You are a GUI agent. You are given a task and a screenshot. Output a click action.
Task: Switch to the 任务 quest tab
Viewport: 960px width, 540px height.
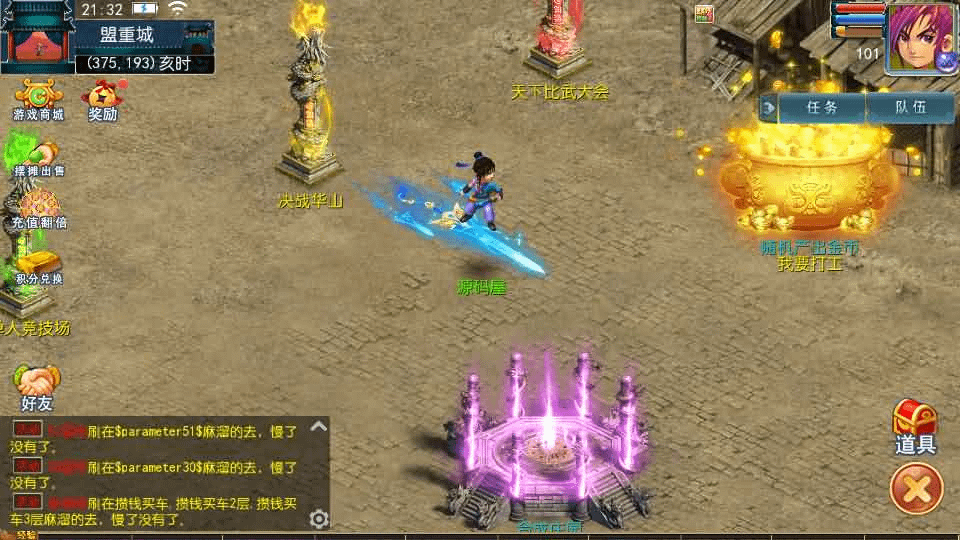click(x=821, y=107)
